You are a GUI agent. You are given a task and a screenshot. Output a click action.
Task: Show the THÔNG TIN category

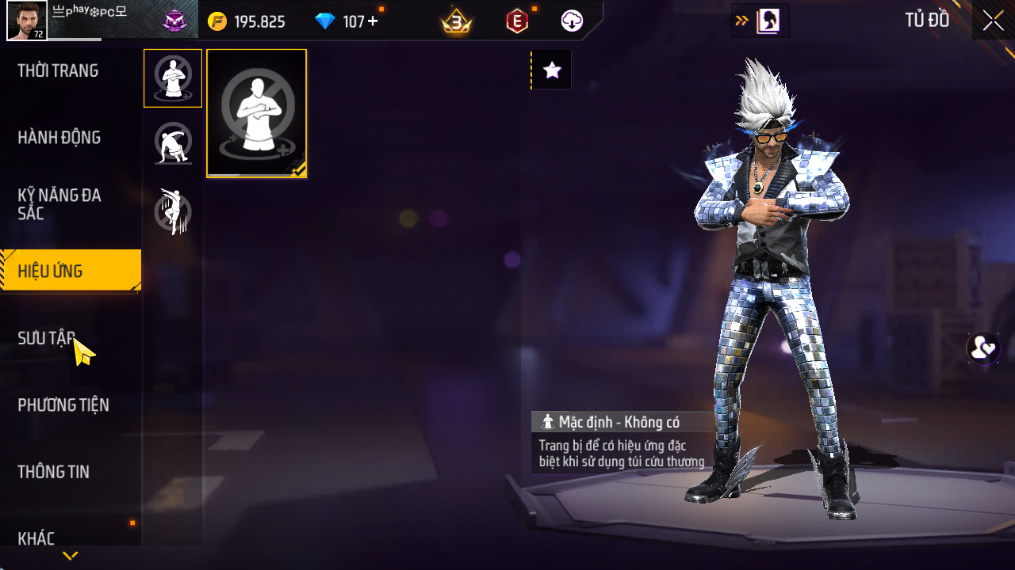[53, 472]
